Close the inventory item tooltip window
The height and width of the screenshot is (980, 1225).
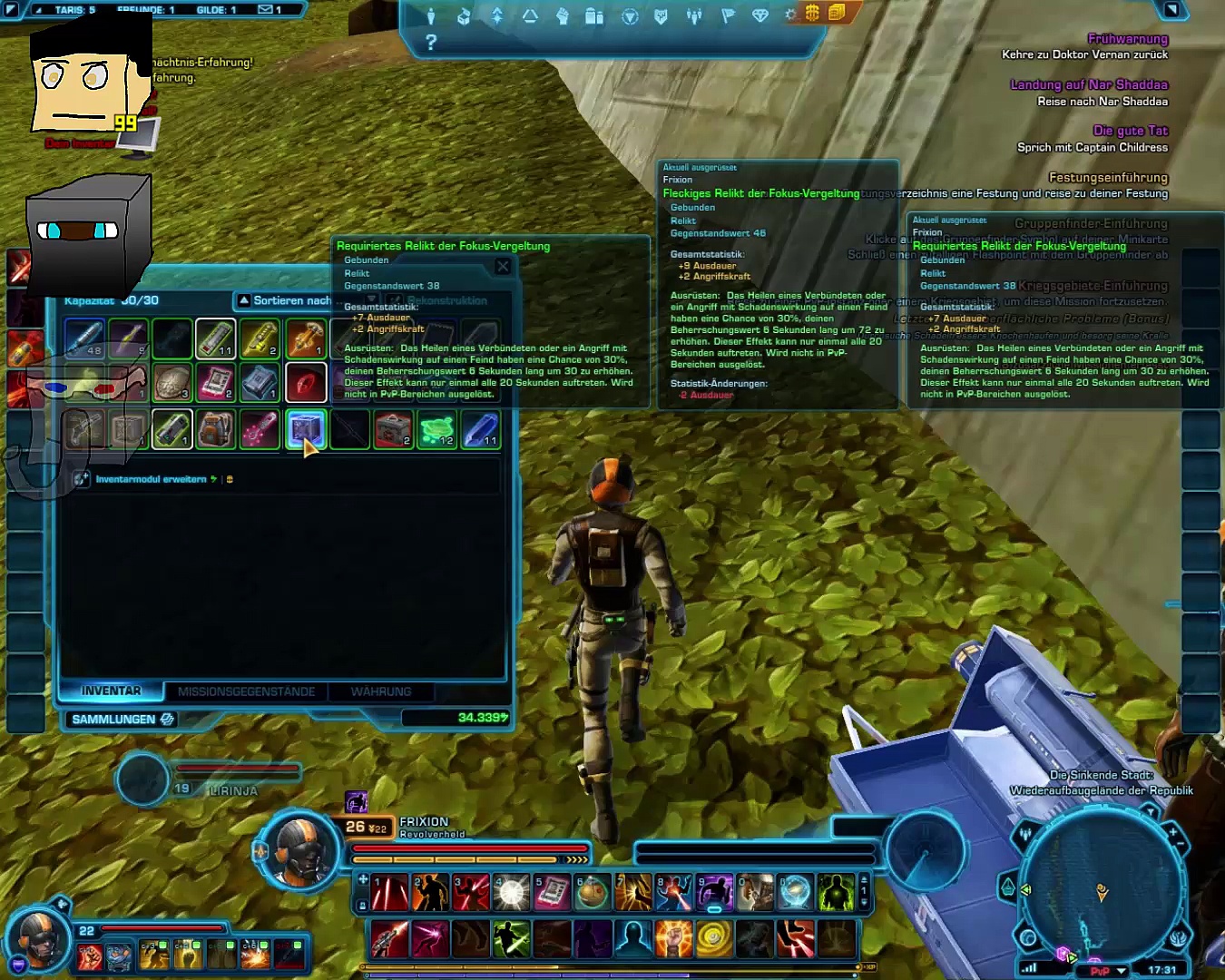[x=503, y=266]
